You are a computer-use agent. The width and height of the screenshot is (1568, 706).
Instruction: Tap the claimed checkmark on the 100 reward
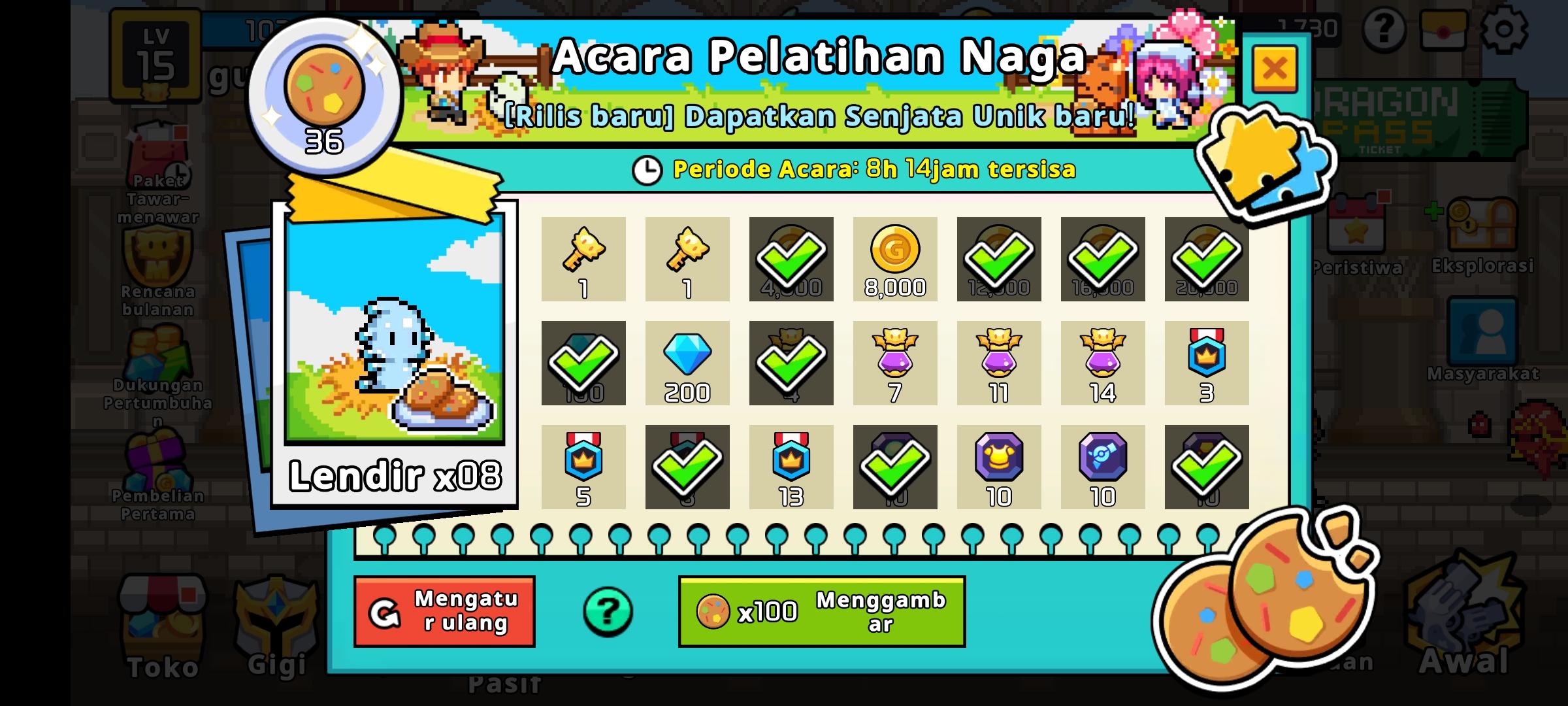pos(583,364)
